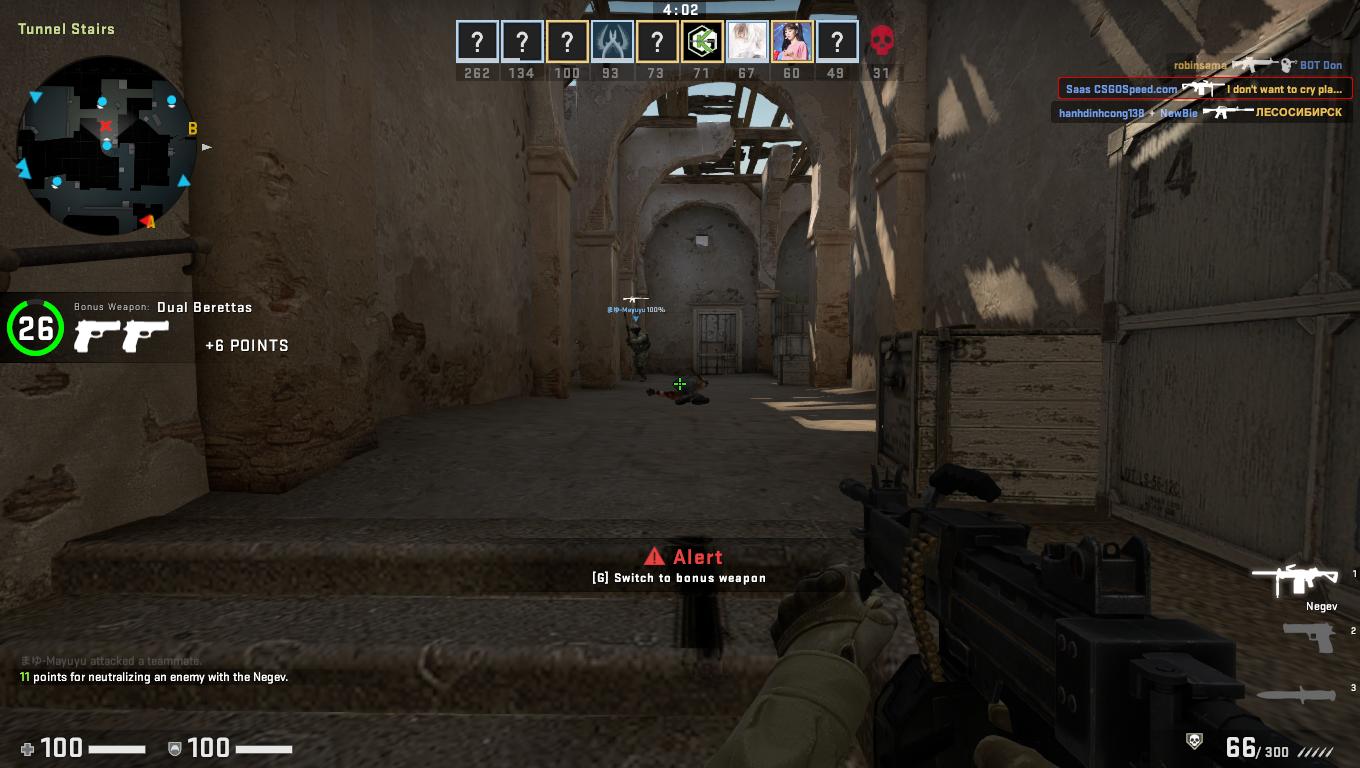
Task: Click the hanhdinhcong138 kill feed entry
Action: (x=1200, y=113)
